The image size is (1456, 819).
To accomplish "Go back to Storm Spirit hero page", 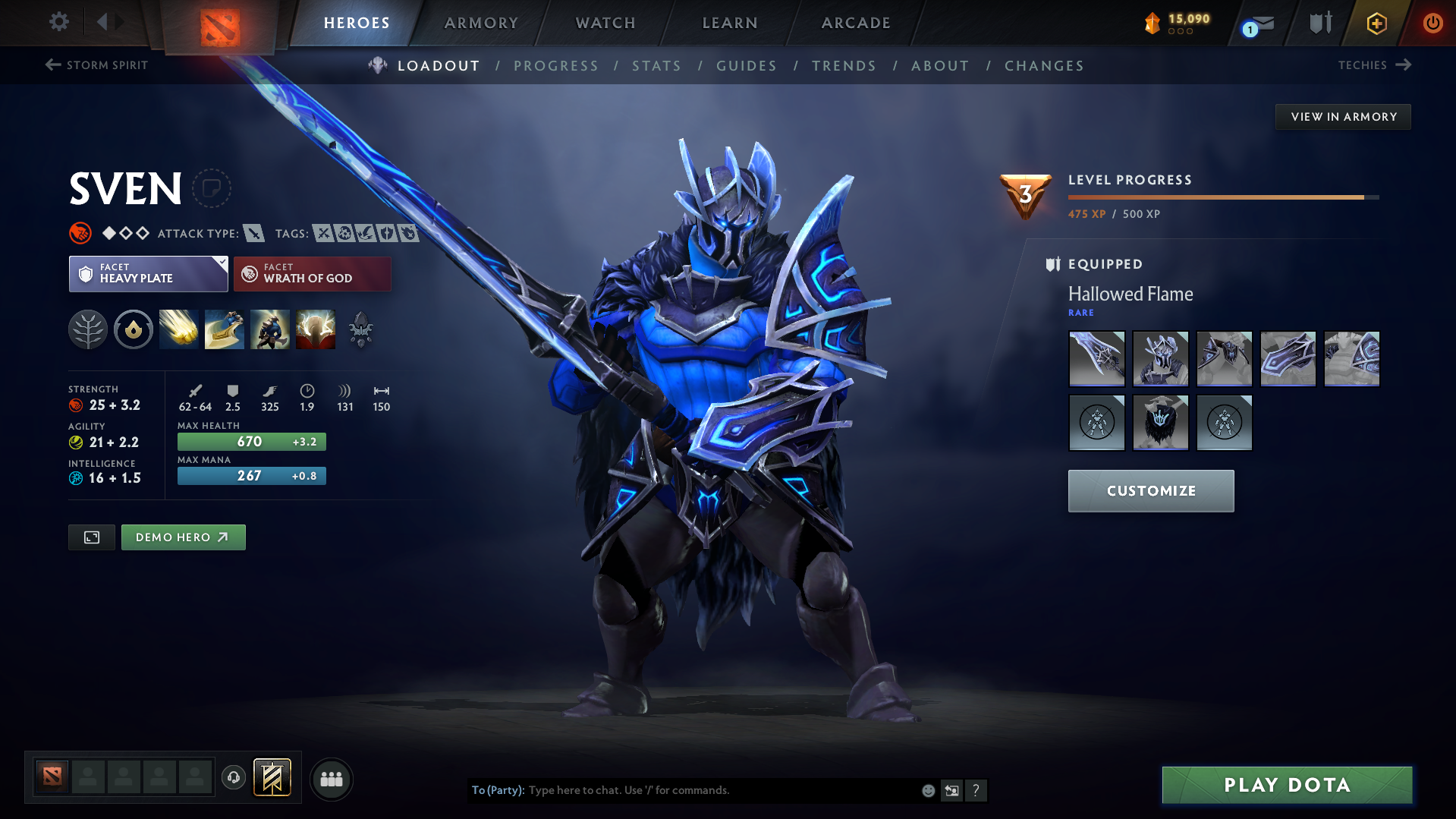I will pos(96,65).
